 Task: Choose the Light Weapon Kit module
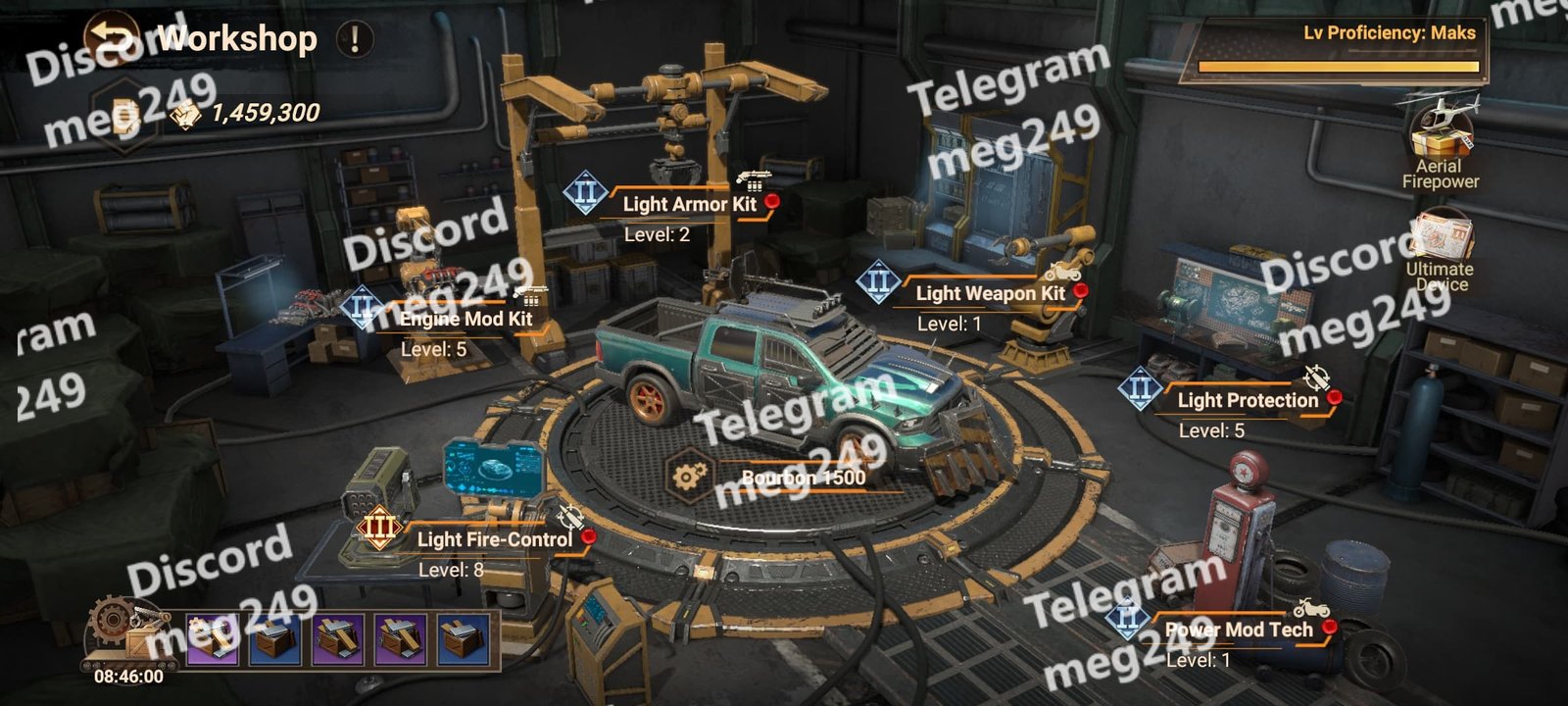coord(990,293)
